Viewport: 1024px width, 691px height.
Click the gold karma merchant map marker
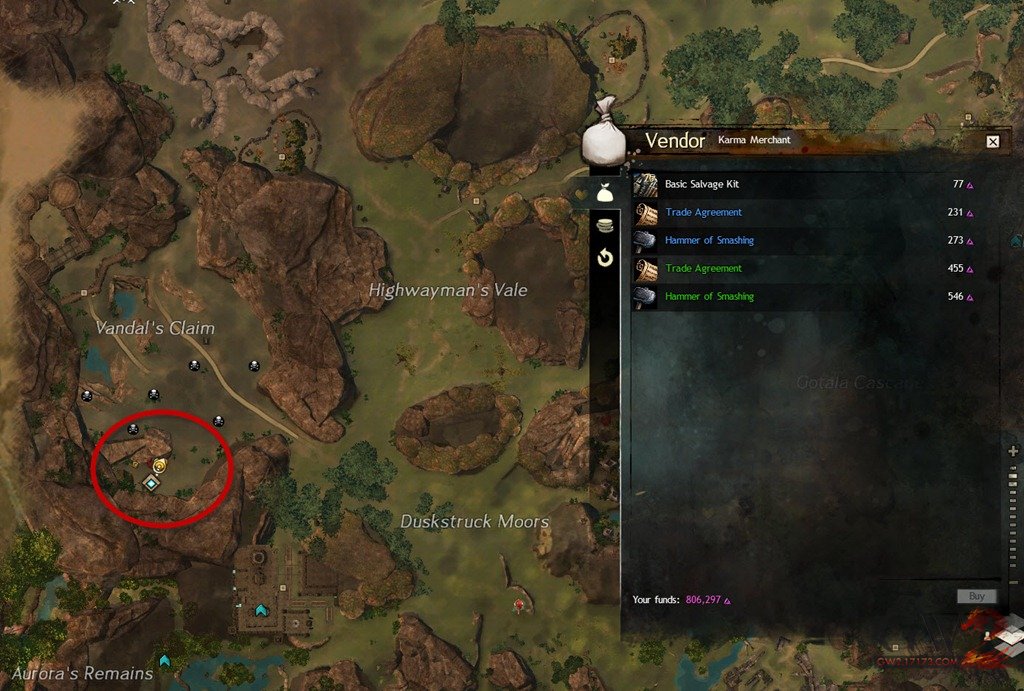tap(160, 466)
